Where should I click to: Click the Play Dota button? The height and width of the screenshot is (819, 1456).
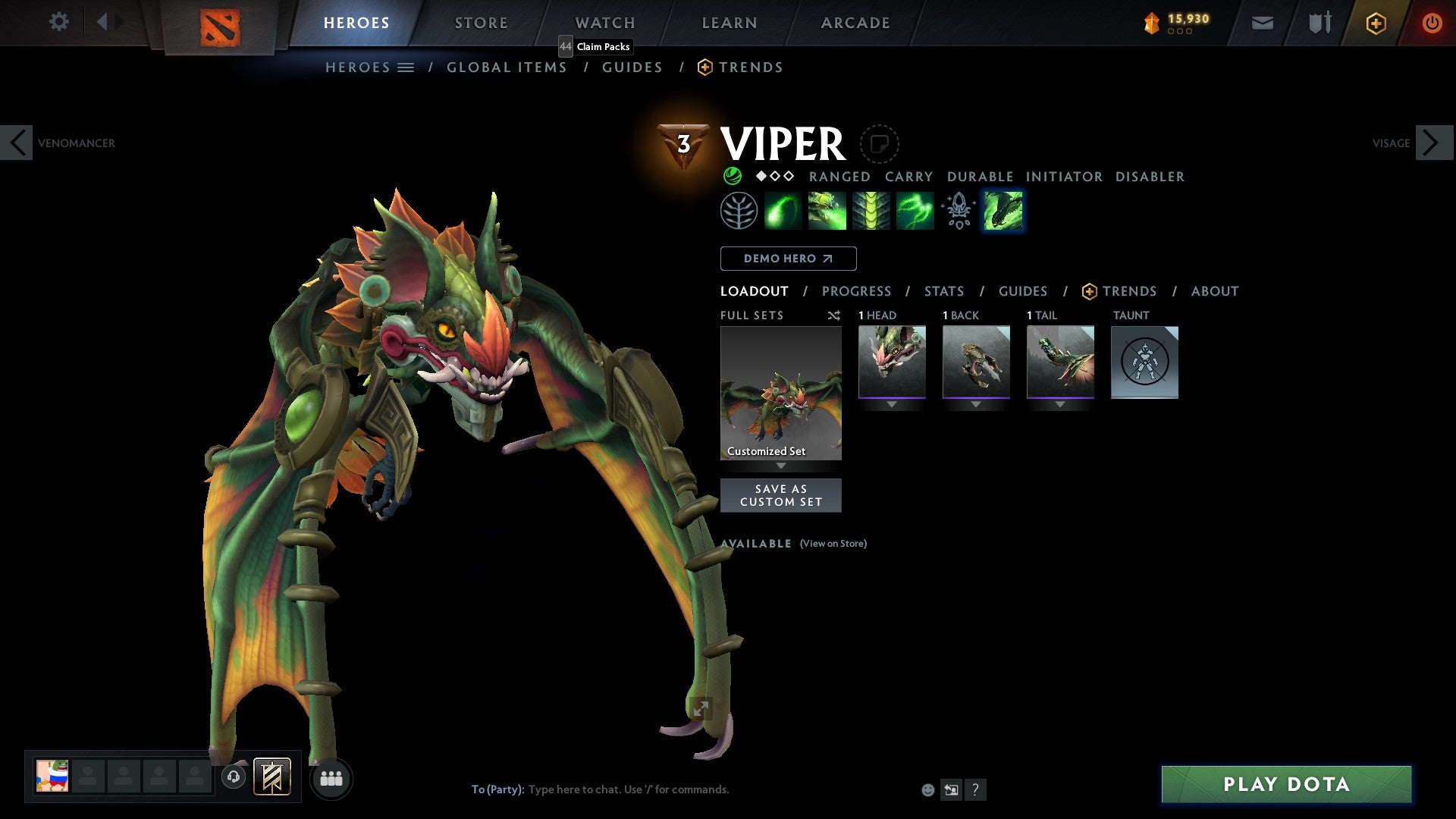tap(1286, 784)
